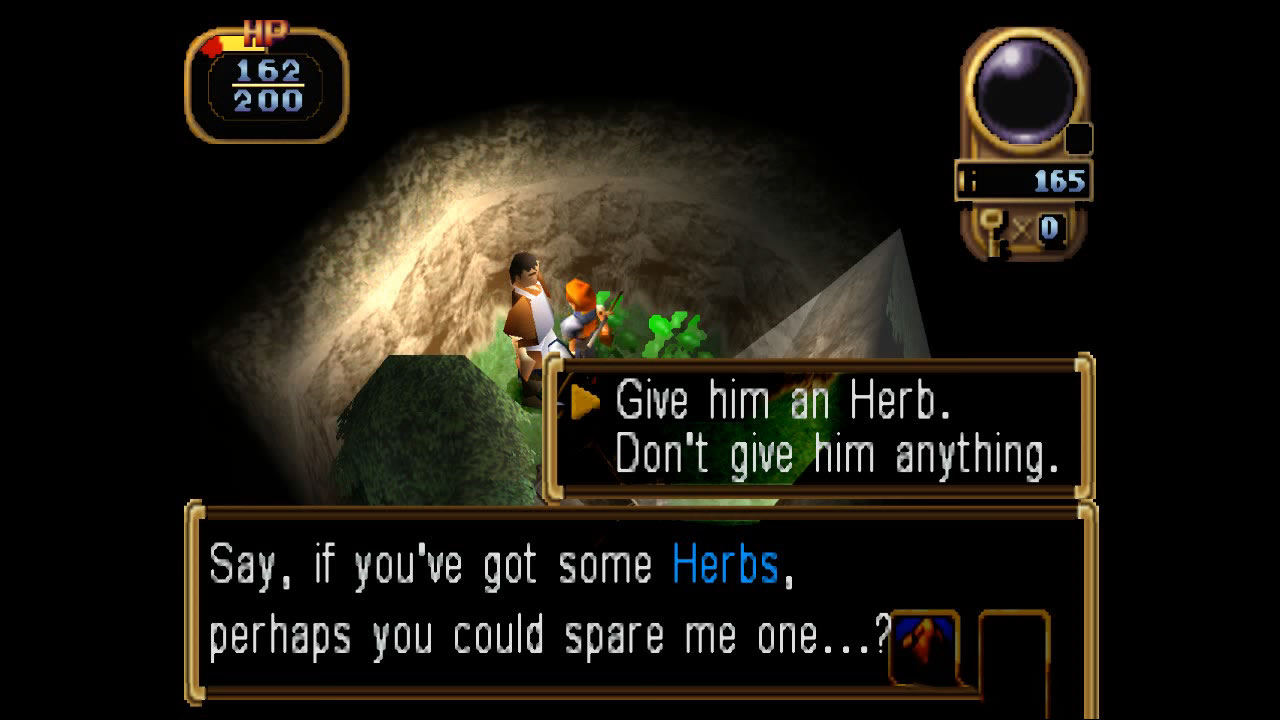This screenshot has width=1280, height=720.
Task: Choose "Give him an Herb."
Action: tap(782, 402)
